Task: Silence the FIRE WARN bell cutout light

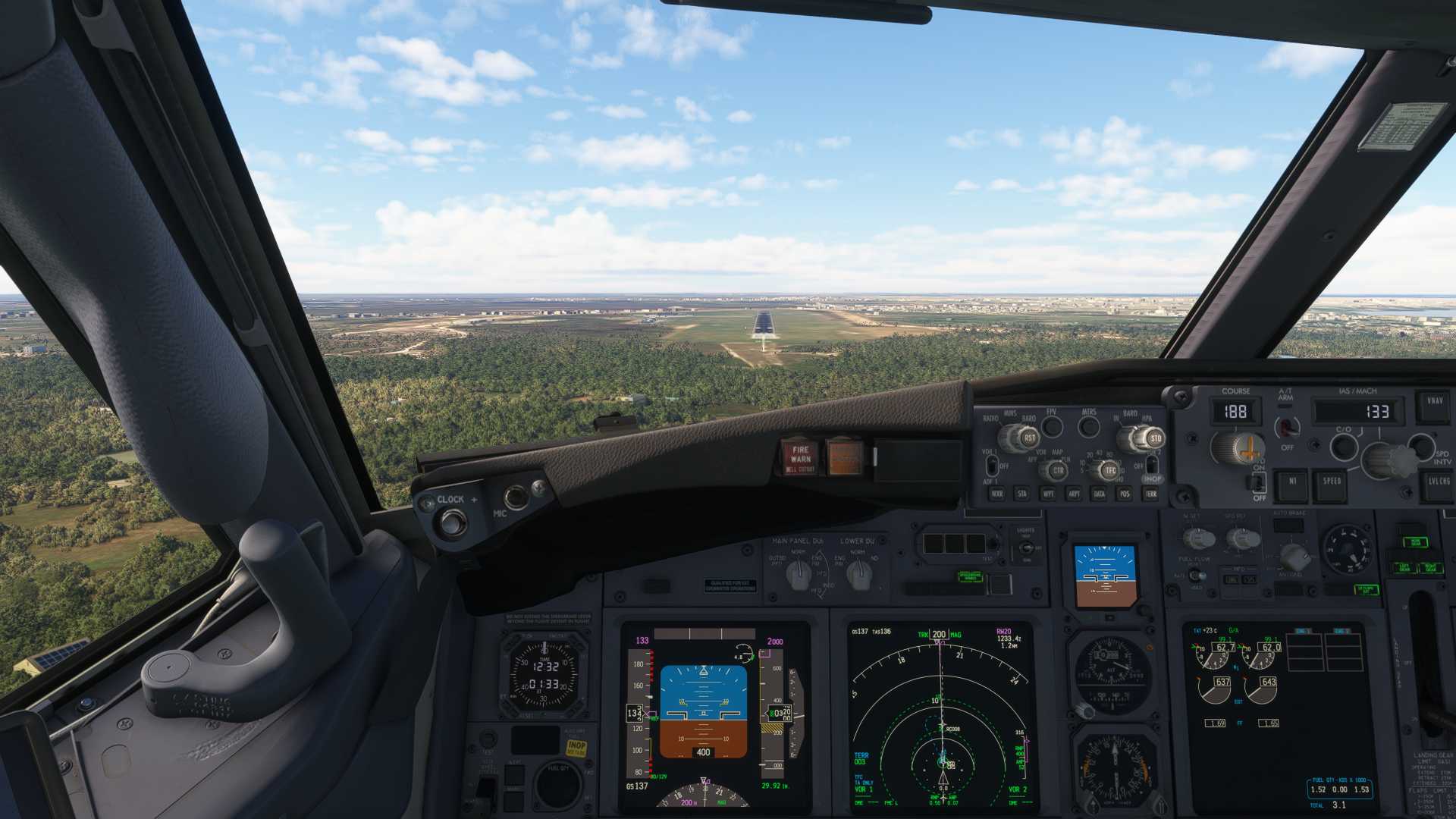Action: pos(800,456)
